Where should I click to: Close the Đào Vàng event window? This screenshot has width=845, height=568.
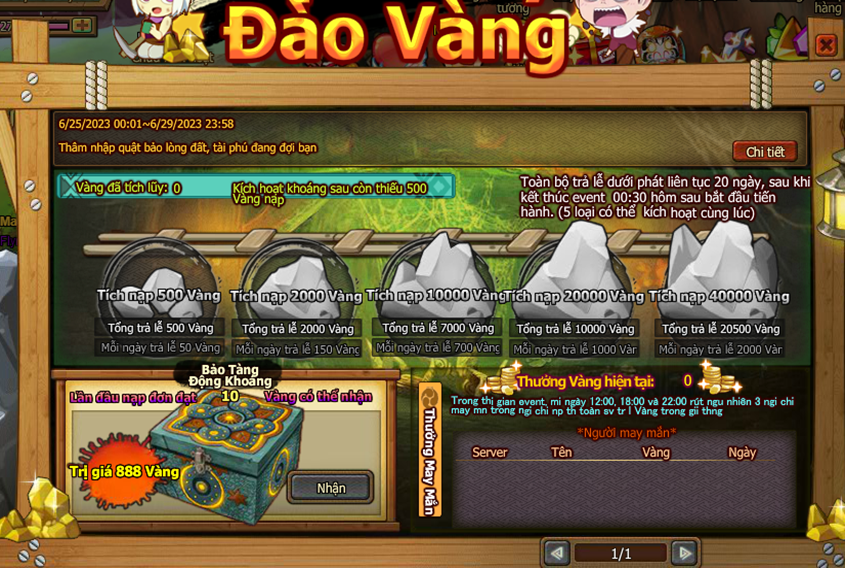click(825, 45)
